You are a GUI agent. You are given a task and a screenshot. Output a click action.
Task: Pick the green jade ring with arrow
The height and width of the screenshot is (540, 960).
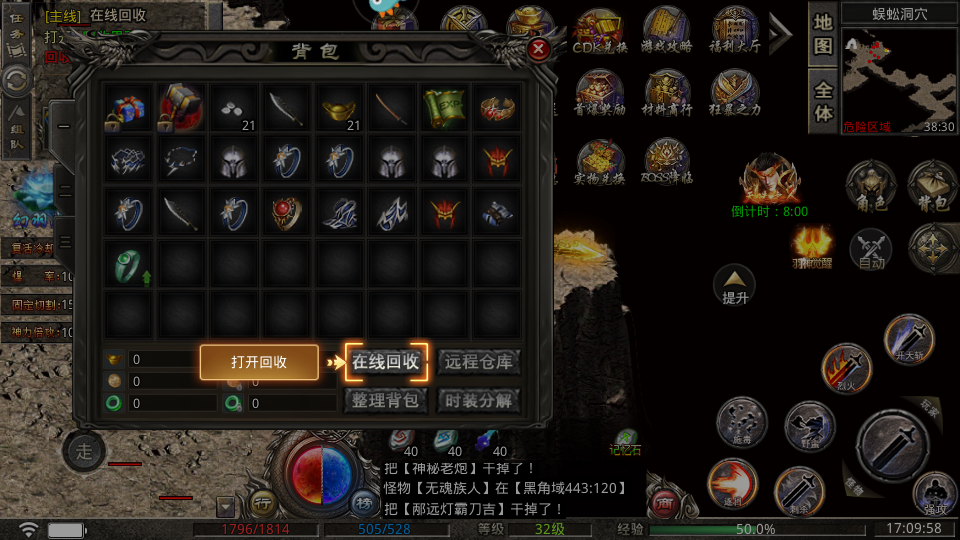(127, 263)
